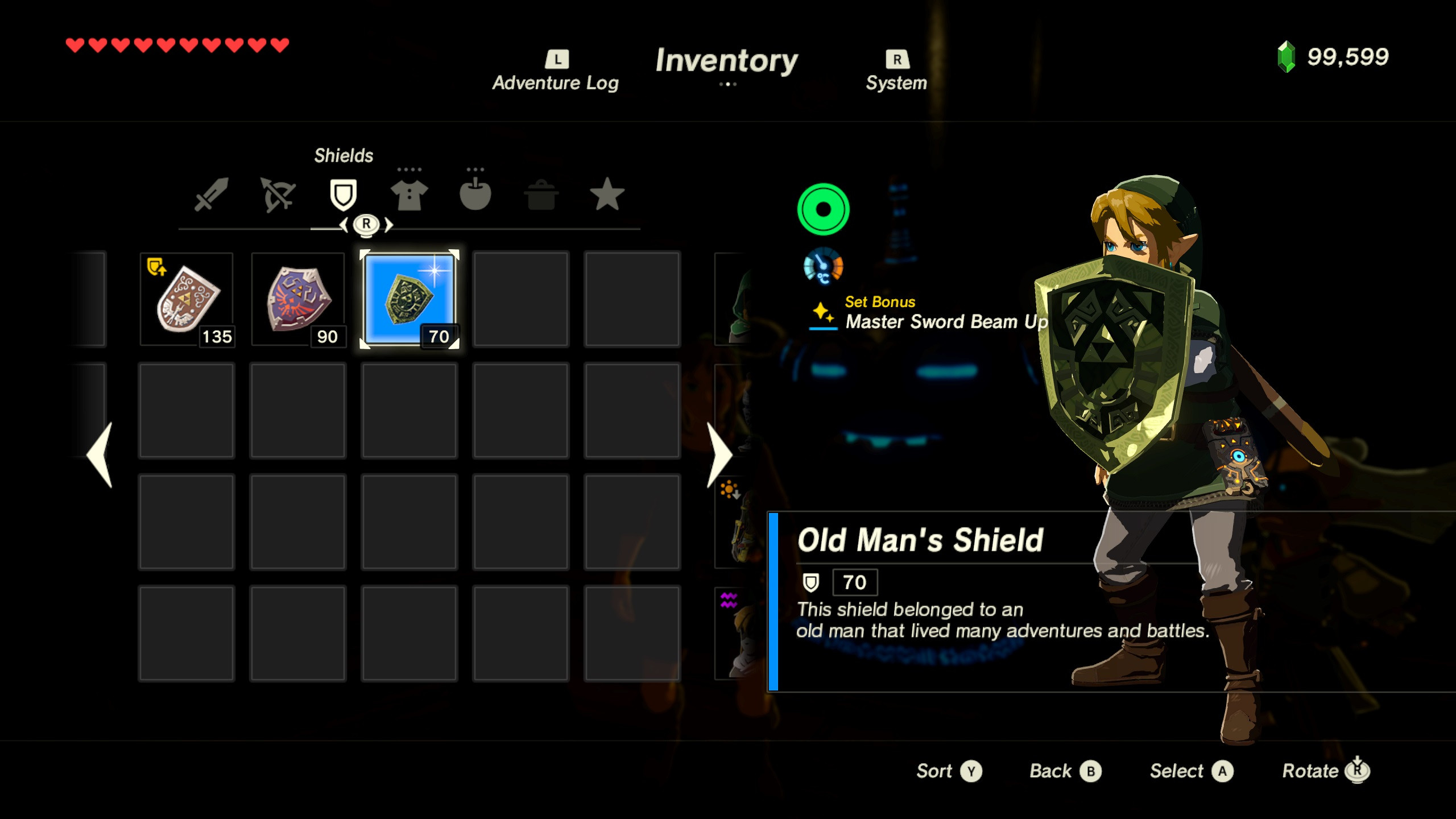Select the key items star category icon
This screenshot has height=819, width=1456.
[x=608, y=195]
